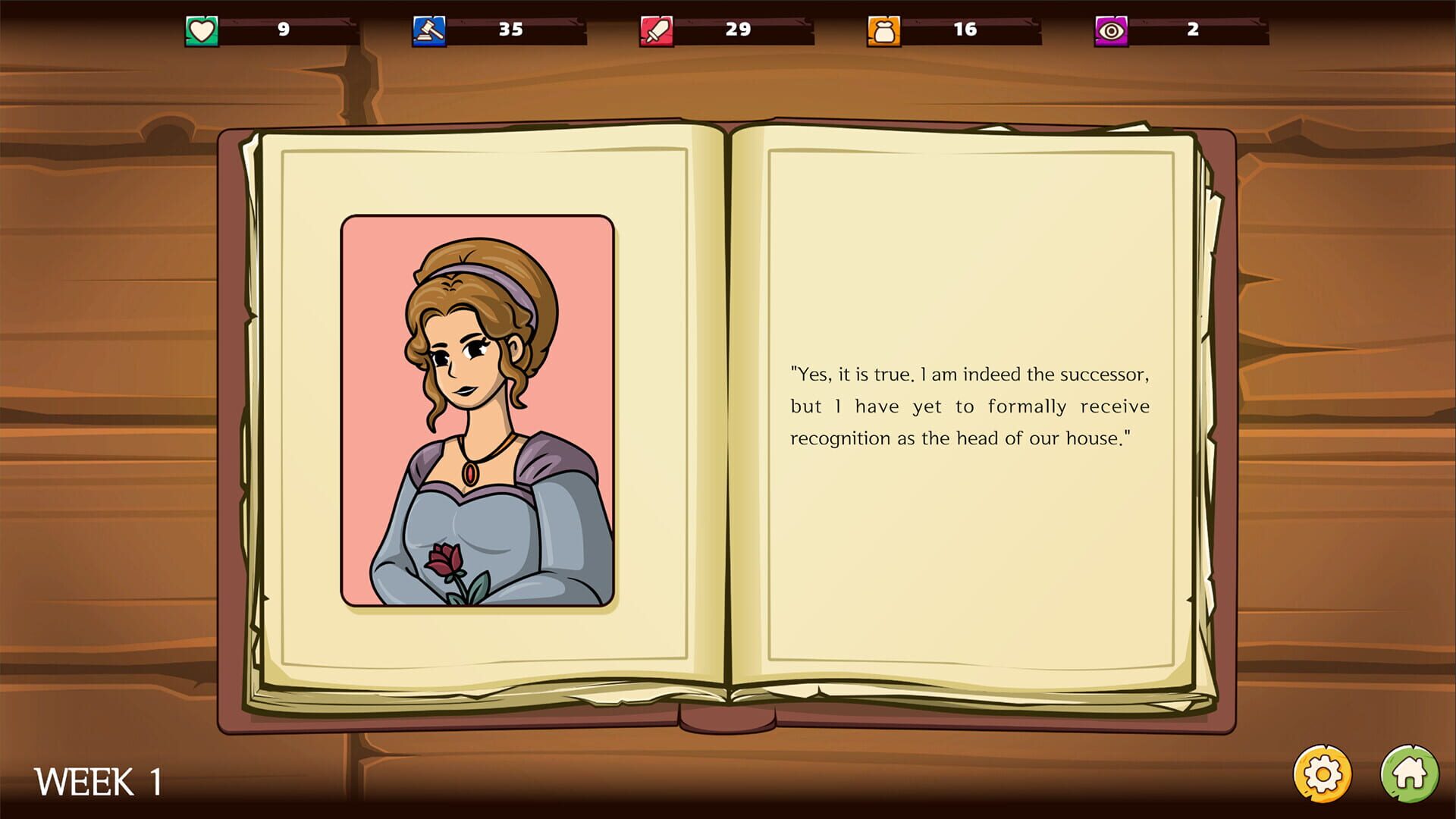Screen dimensions: 1456x819
Task: Click the eye stat bar showing 2
Action: click(1192, 30)
